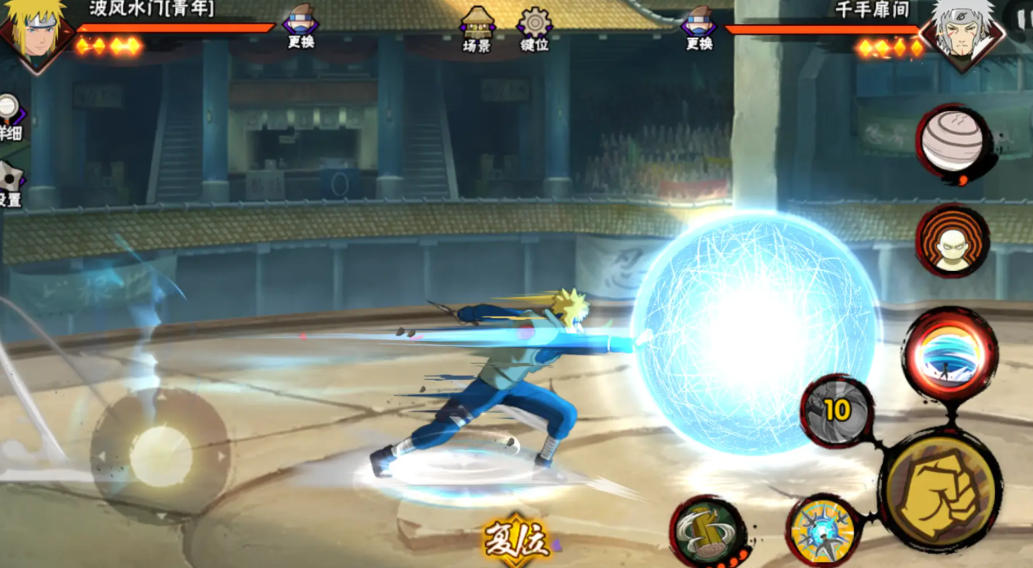
Task: Trigger the skill showing a 10 cooldown
Action: pos(837,411)
